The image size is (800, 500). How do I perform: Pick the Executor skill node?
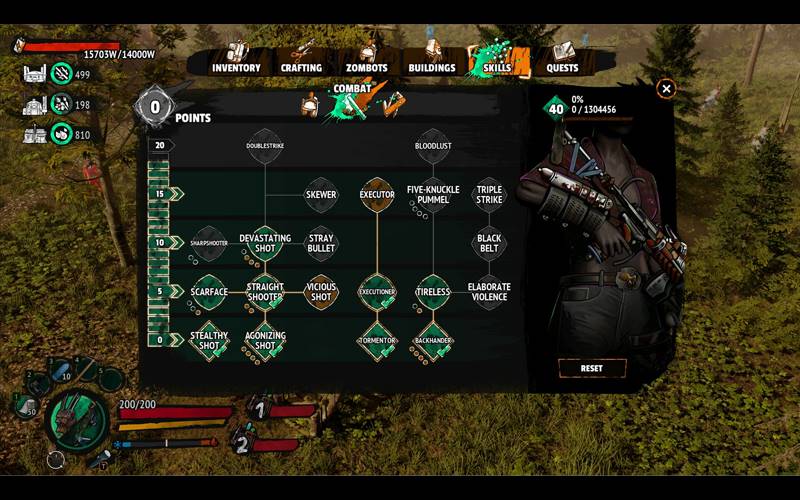pos(377,194)
